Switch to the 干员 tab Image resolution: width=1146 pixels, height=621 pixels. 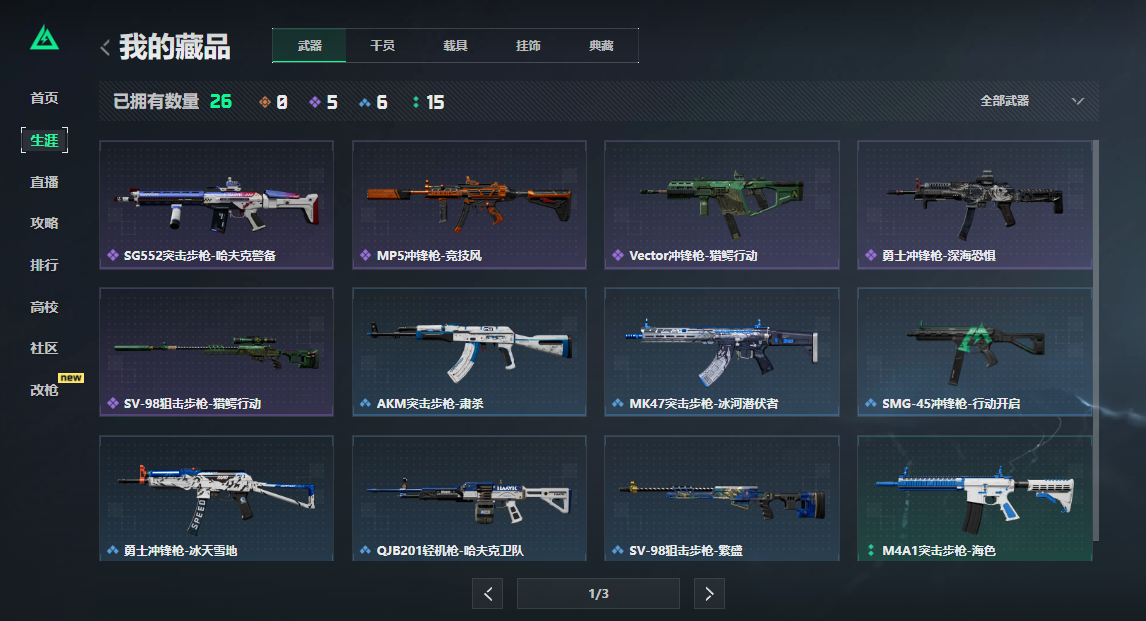point(382,46)
